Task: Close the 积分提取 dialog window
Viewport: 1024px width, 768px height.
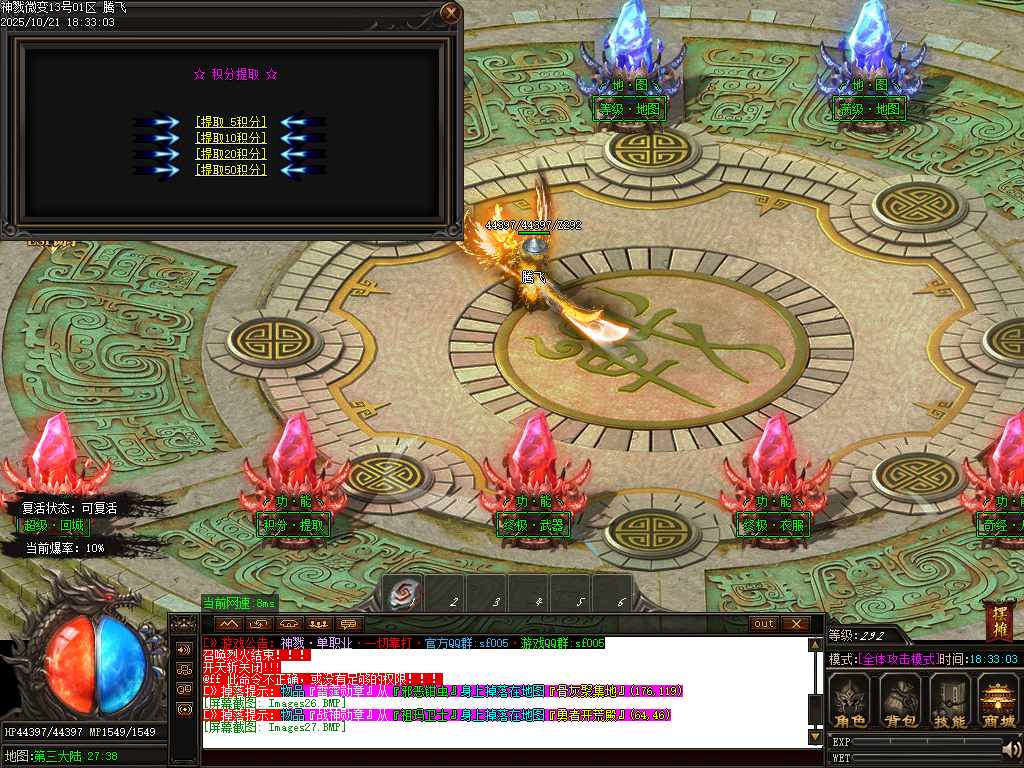Action: point(452,13)
